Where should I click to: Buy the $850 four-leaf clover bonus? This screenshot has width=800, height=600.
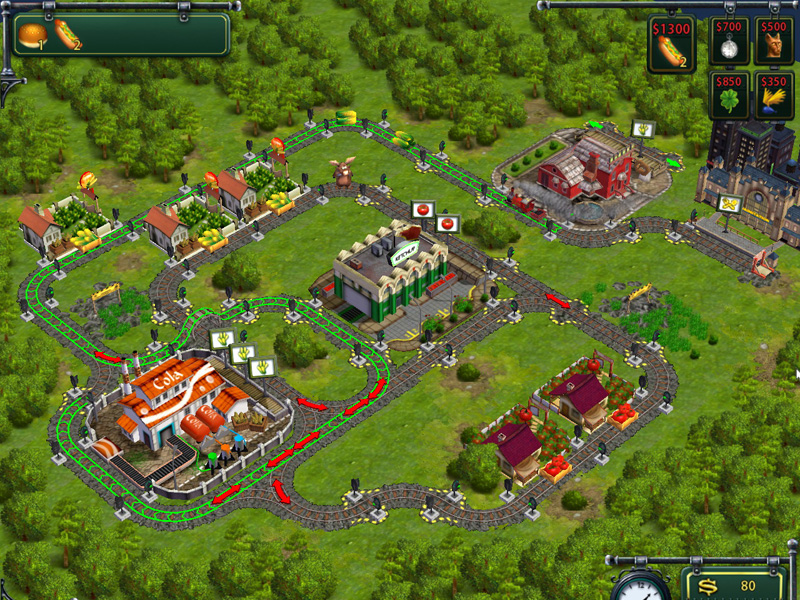tap(729, 95)
